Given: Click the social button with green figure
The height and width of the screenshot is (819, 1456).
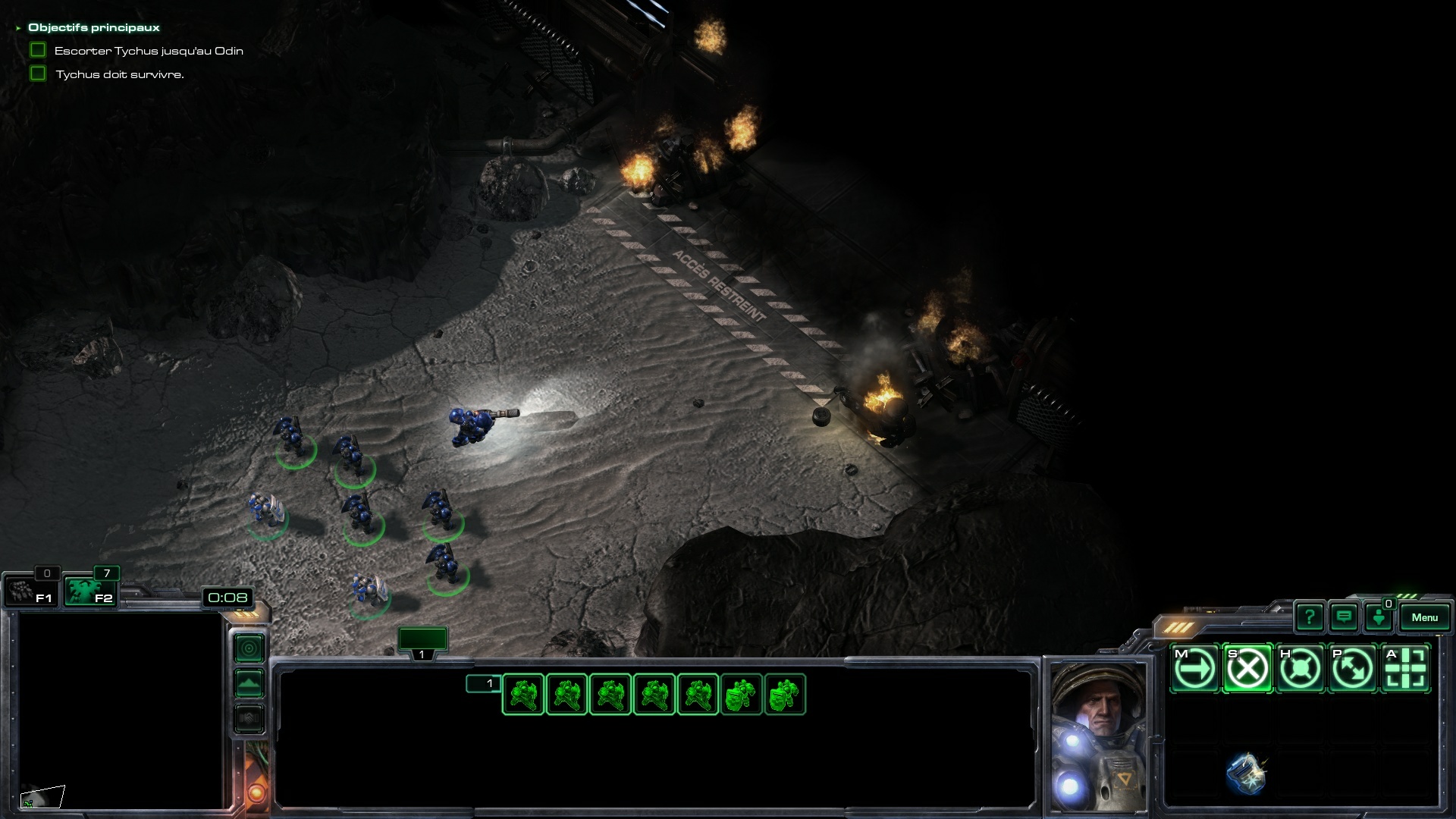Looking at the screenshot, I should tap(1379, 617).
